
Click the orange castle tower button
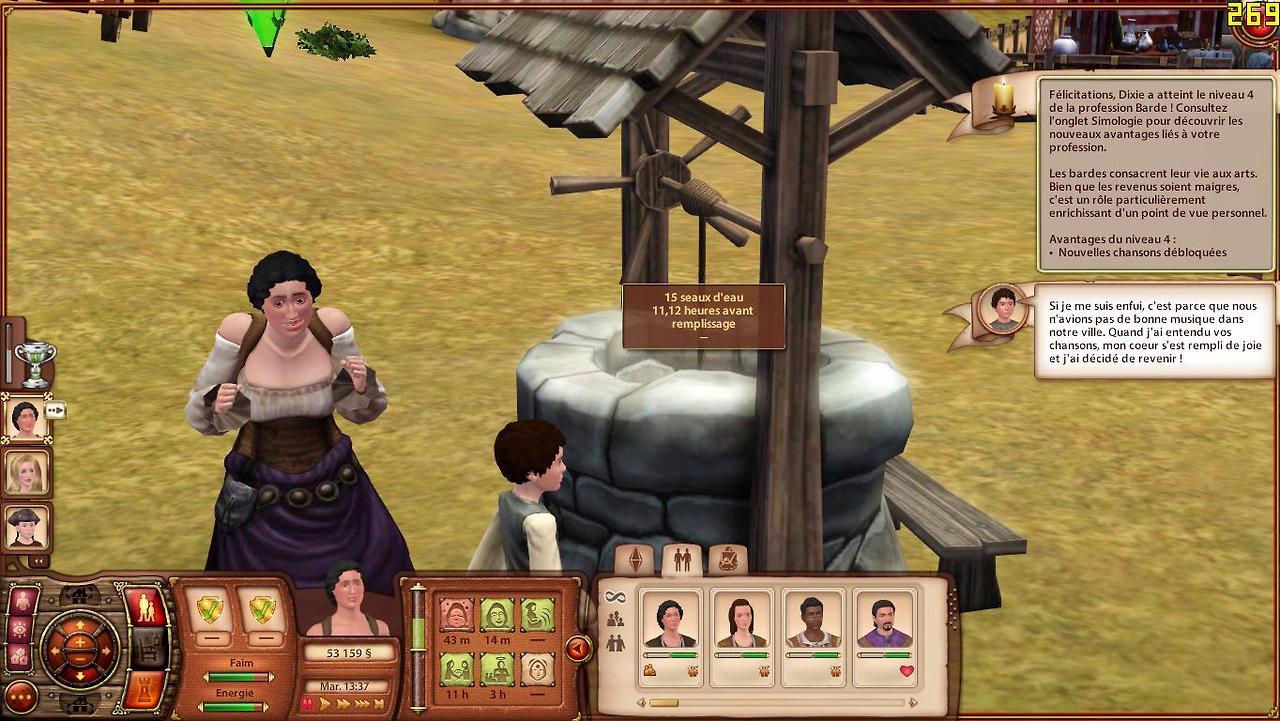(144, 690)
